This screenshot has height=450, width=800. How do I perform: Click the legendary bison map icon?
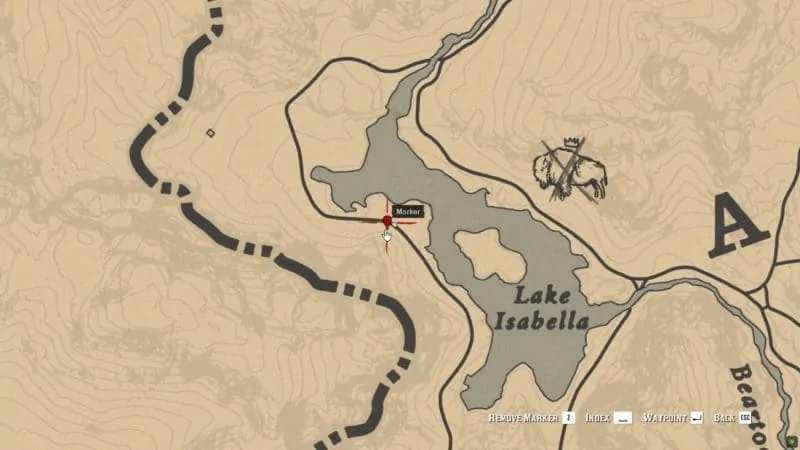[571, 169]
